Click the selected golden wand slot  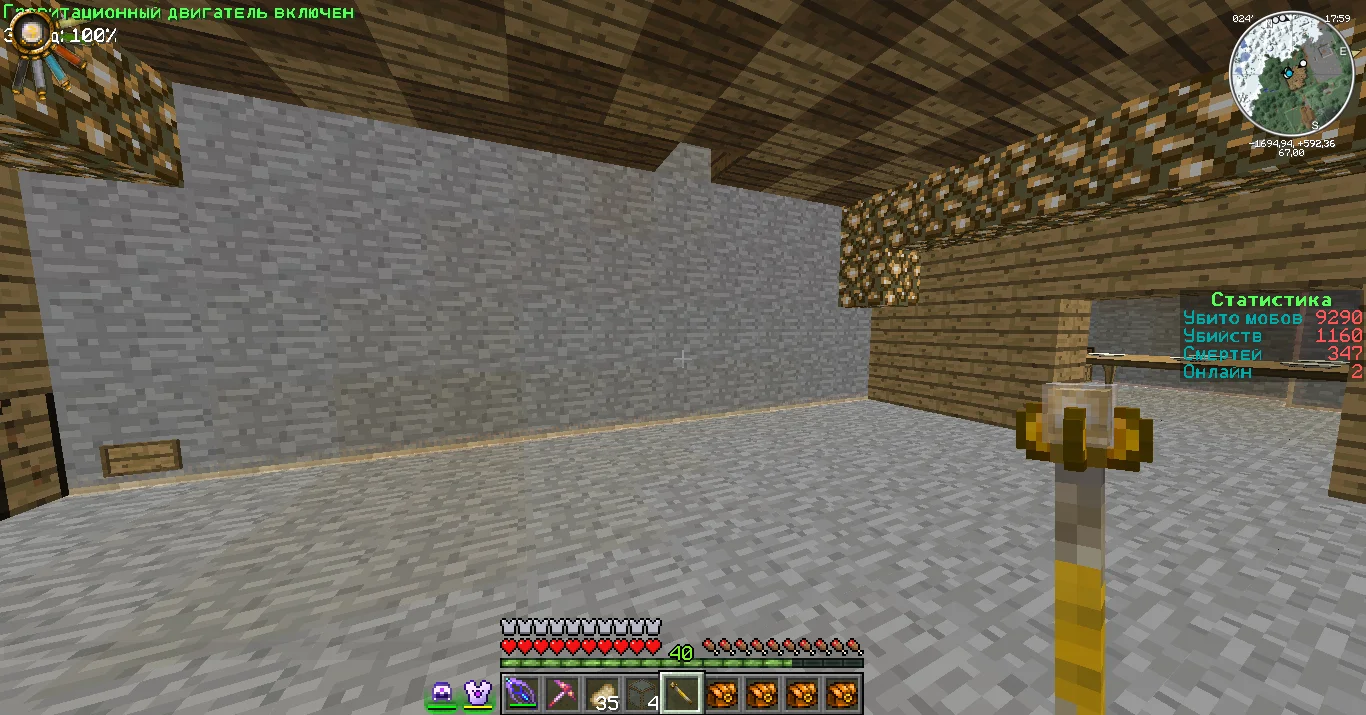click(681, 692)
